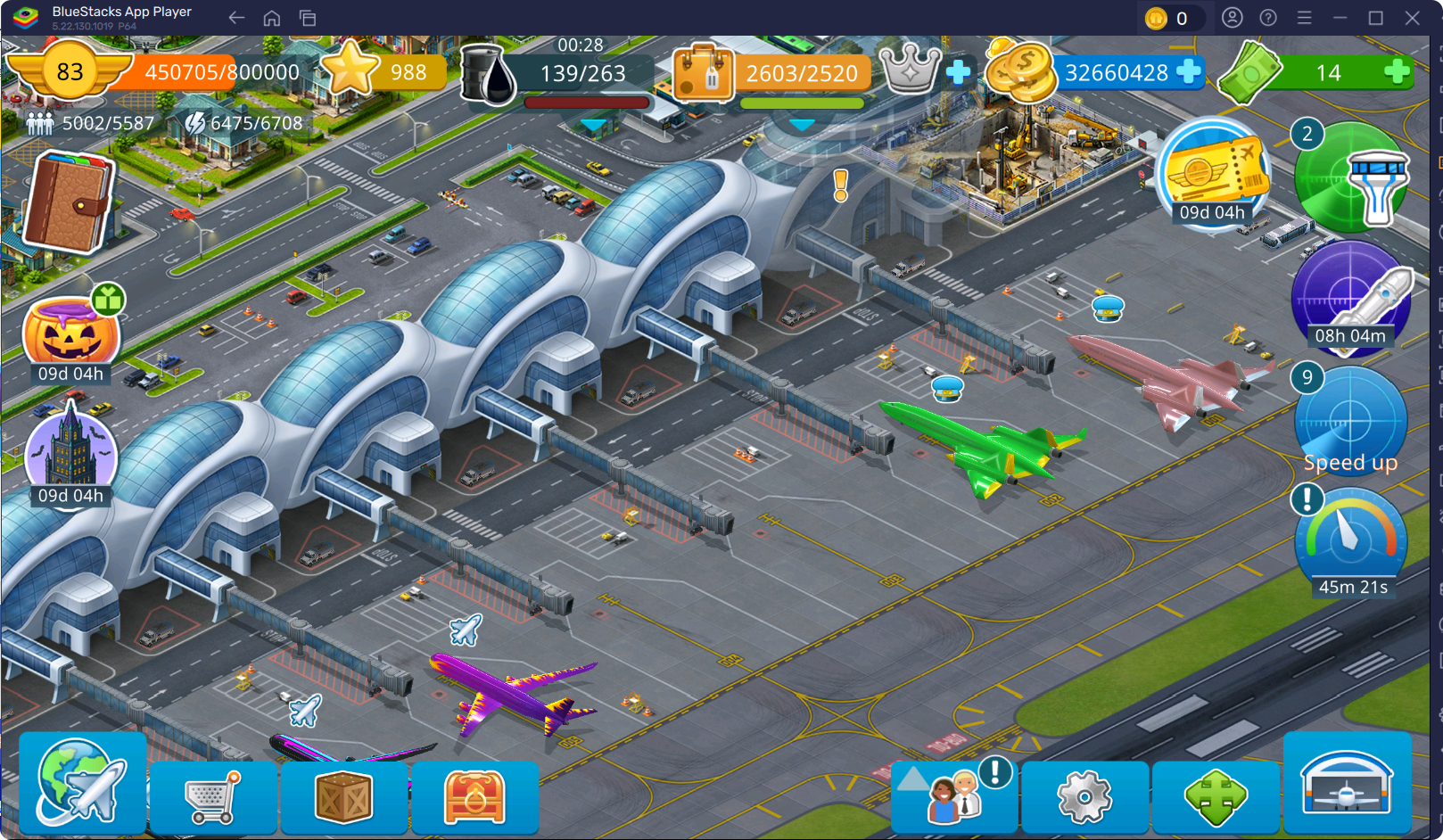Open the green radar control tower

point(1352,178)
